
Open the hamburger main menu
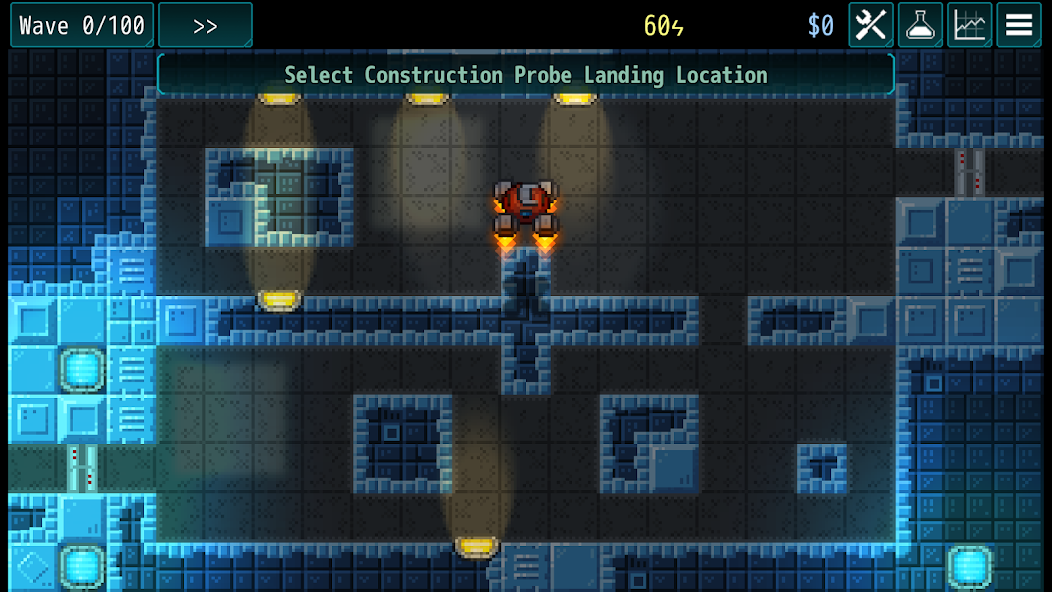pyautogui.click(x=1018, y=25)
